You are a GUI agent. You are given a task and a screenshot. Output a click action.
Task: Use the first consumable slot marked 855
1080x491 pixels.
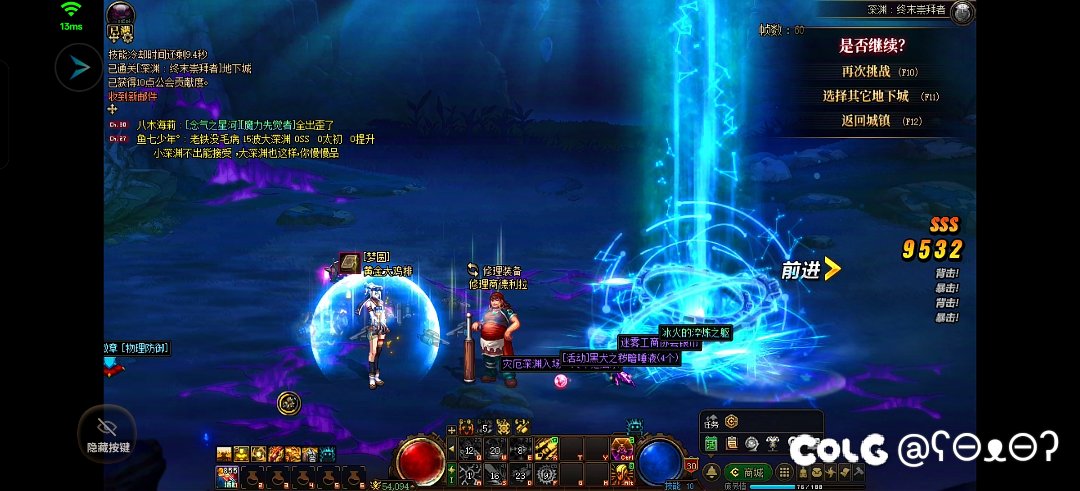click(x=227, y=475)
